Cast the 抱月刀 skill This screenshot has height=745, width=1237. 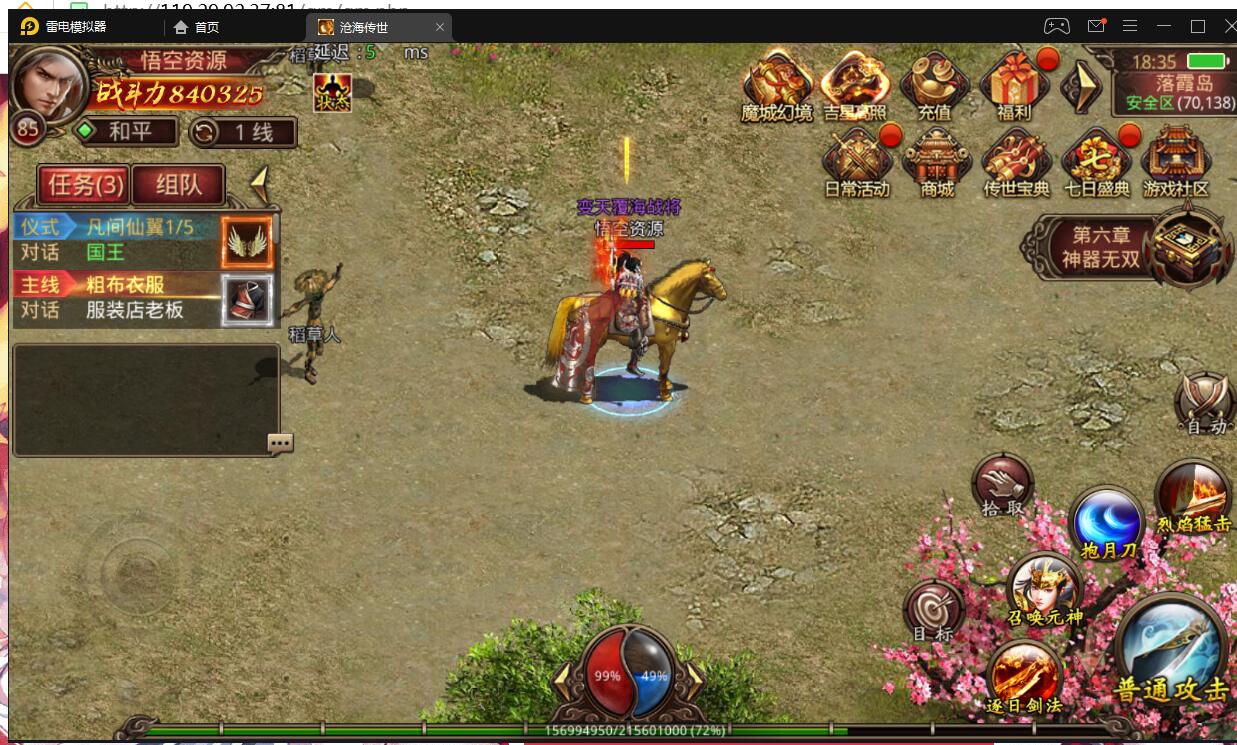pyautogui.click(x=1107, y=520)
